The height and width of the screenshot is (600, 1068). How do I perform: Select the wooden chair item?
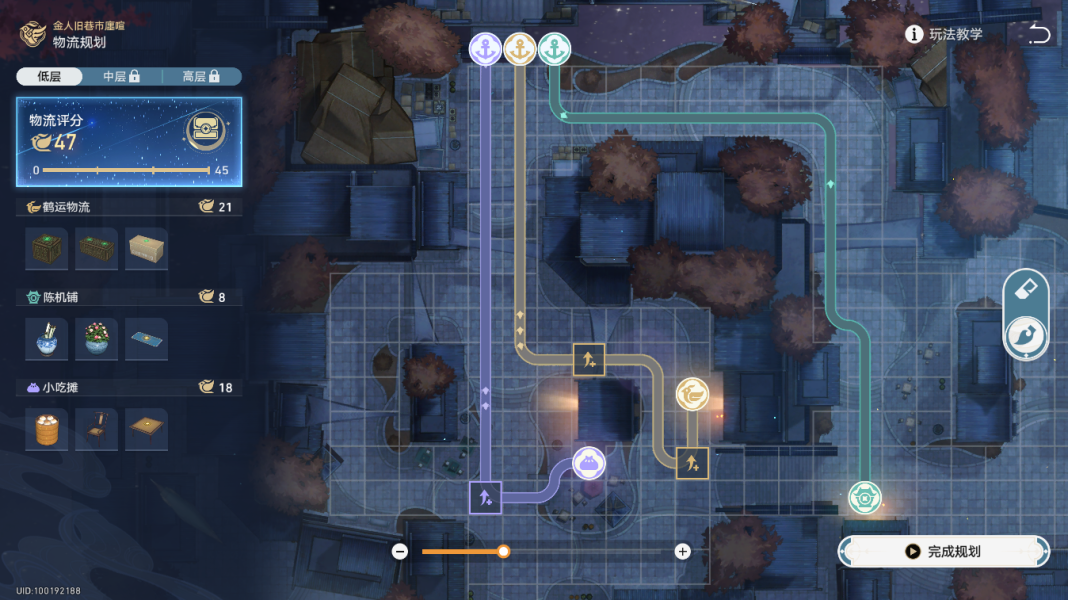click(97, 429)
